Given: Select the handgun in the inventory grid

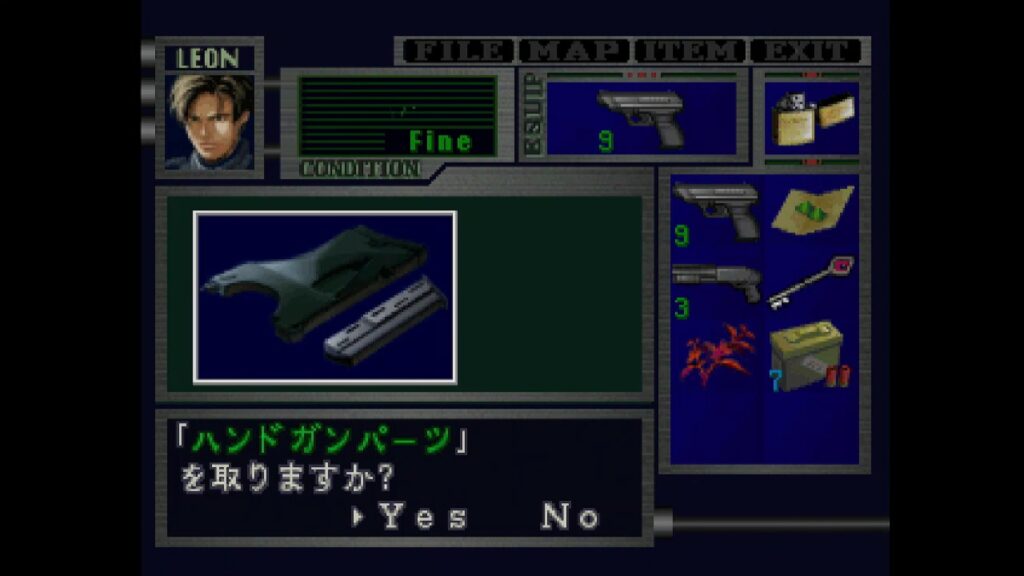Looking at the screenshot, I should pos(716,211).
